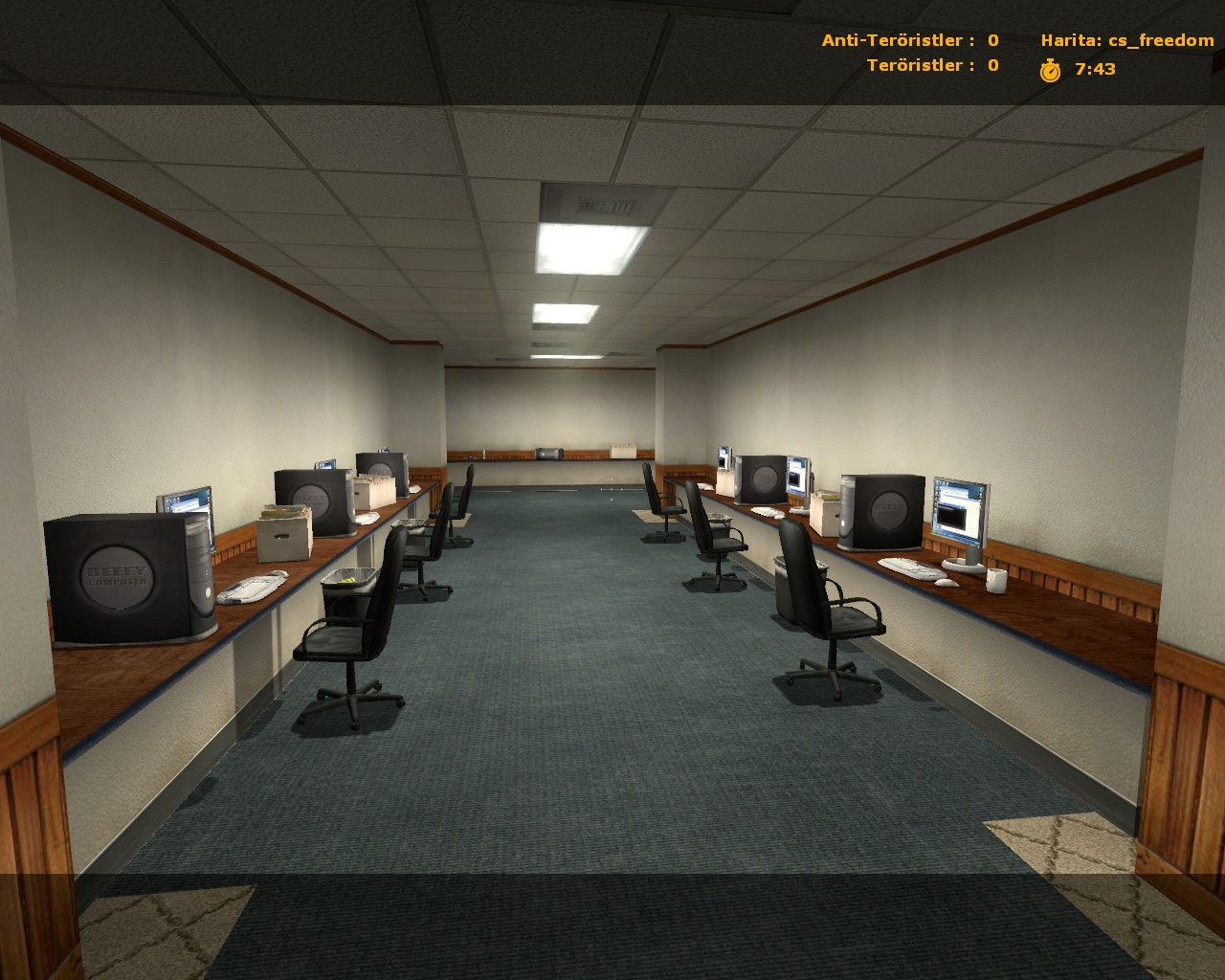This screenshot has height=980, width=1225.
Task: Click the stopwatch timer icon in the HUD
Action: [x=1050, y=70]
